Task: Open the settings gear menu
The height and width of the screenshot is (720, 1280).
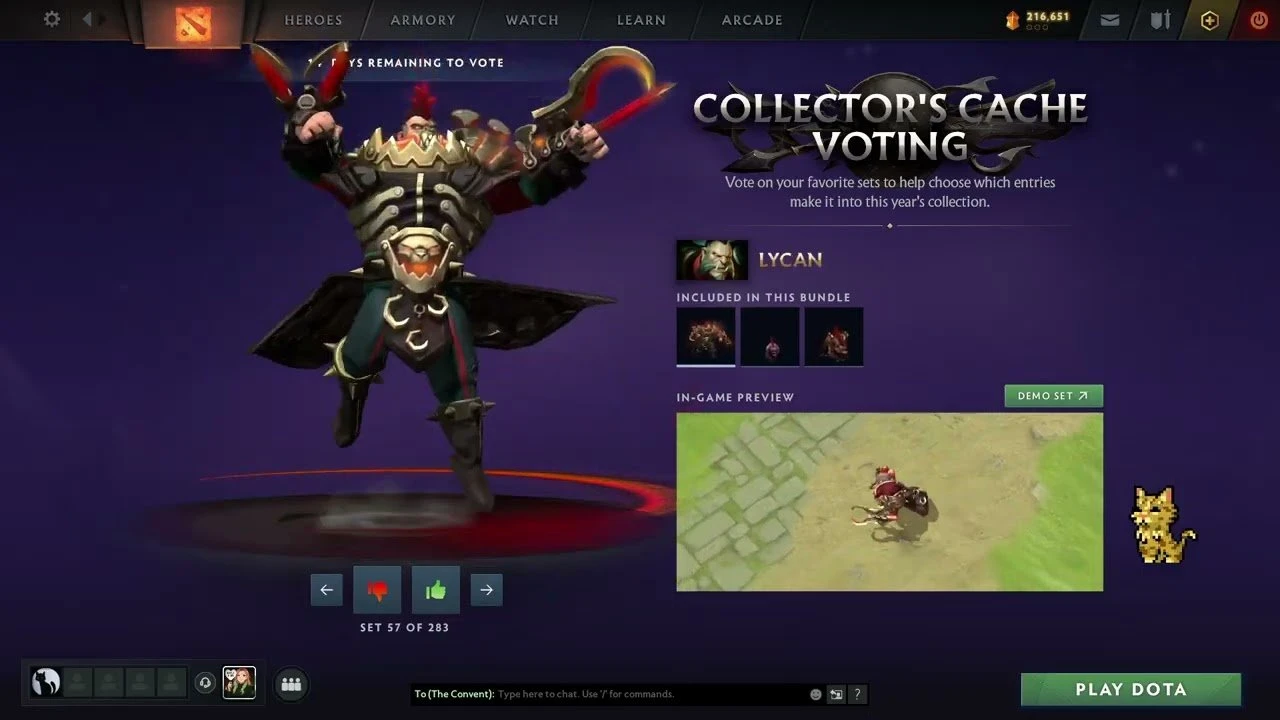Action: tap(52, 19)
